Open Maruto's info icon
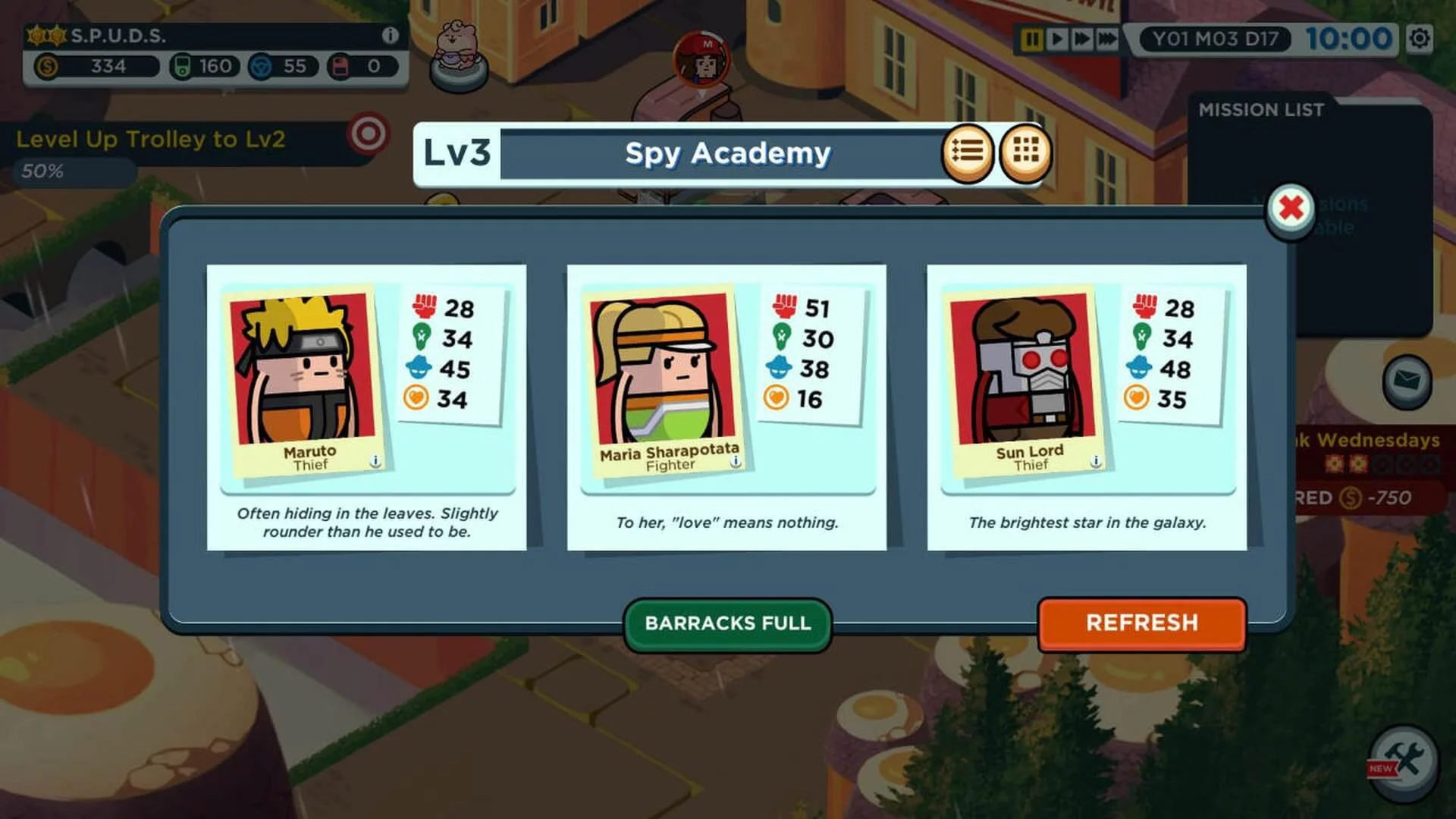The height and width of the screenshot is (819, 1456). coord(376,460)
